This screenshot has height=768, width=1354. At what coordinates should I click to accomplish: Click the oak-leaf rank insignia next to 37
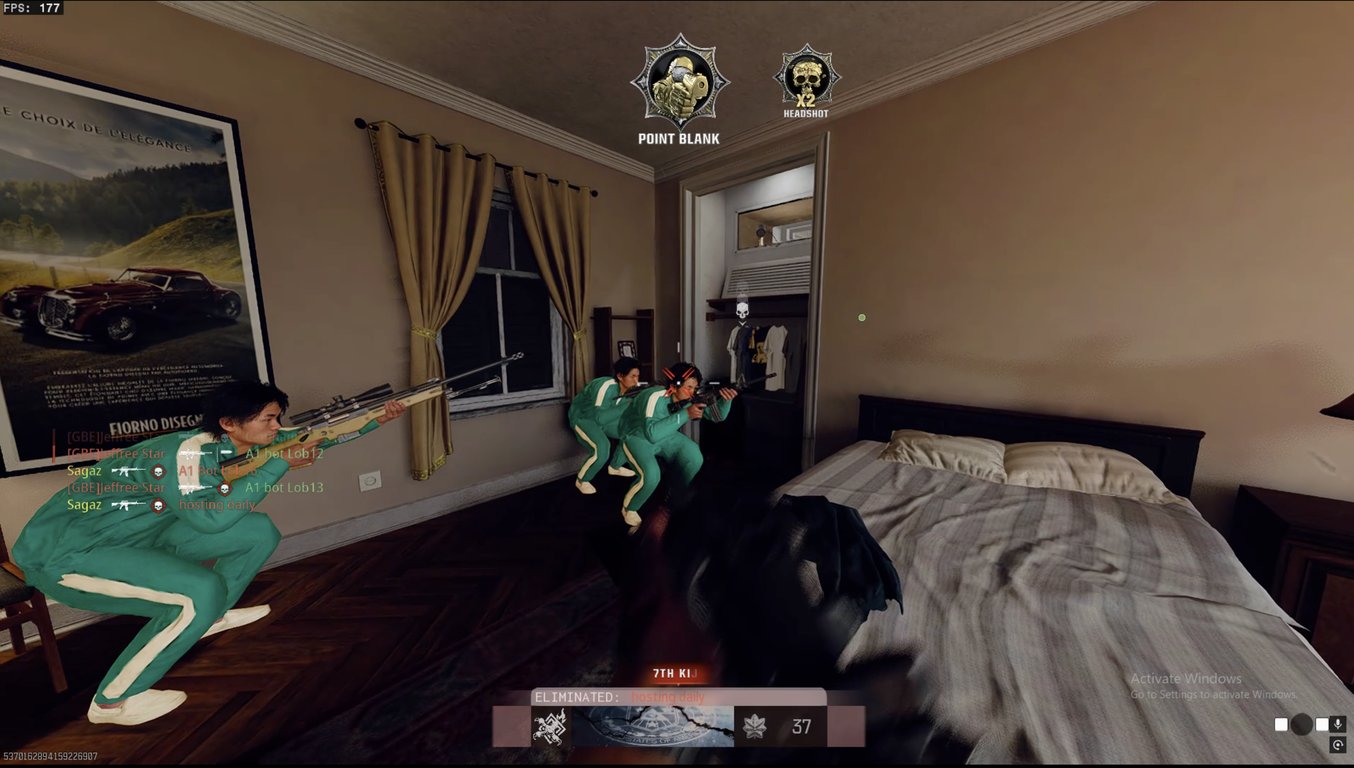[755, 725]
